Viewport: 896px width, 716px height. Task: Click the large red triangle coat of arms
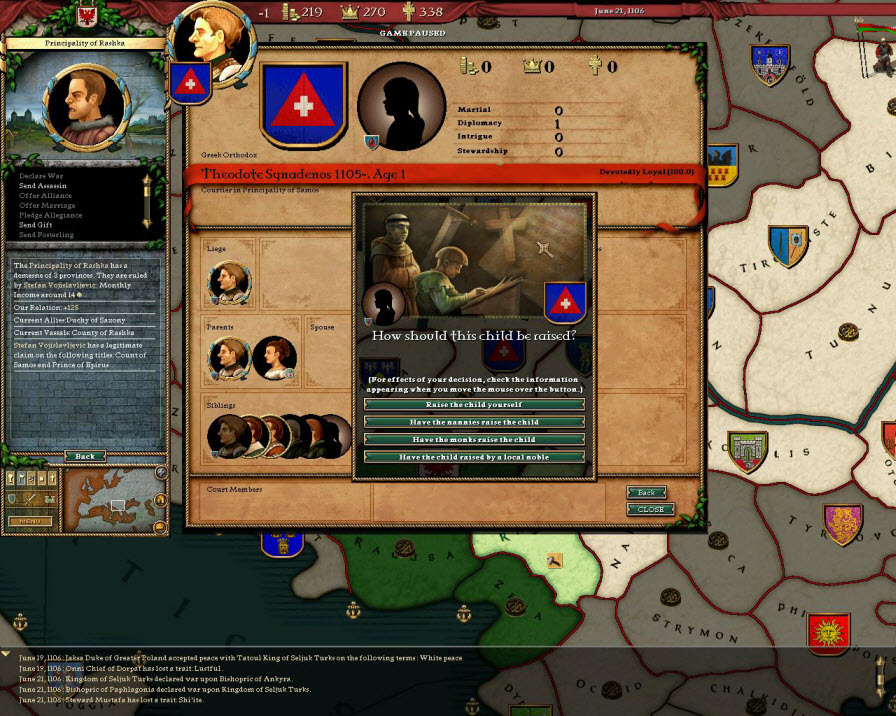[303, 104]
